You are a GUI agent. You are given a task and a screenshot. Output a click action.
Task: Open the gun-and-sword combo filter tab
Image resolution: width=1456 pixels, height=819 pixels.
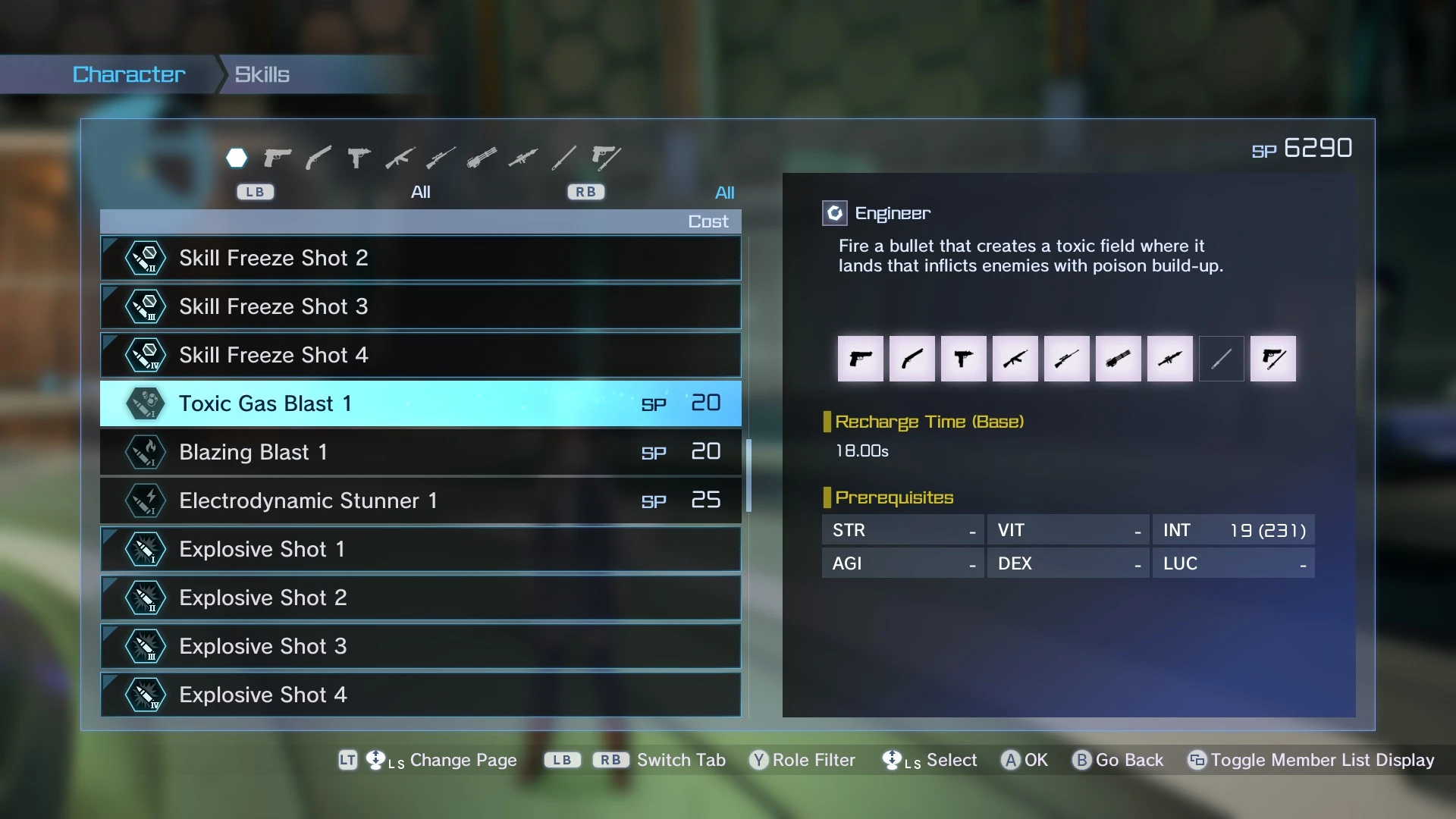[606, 158]
